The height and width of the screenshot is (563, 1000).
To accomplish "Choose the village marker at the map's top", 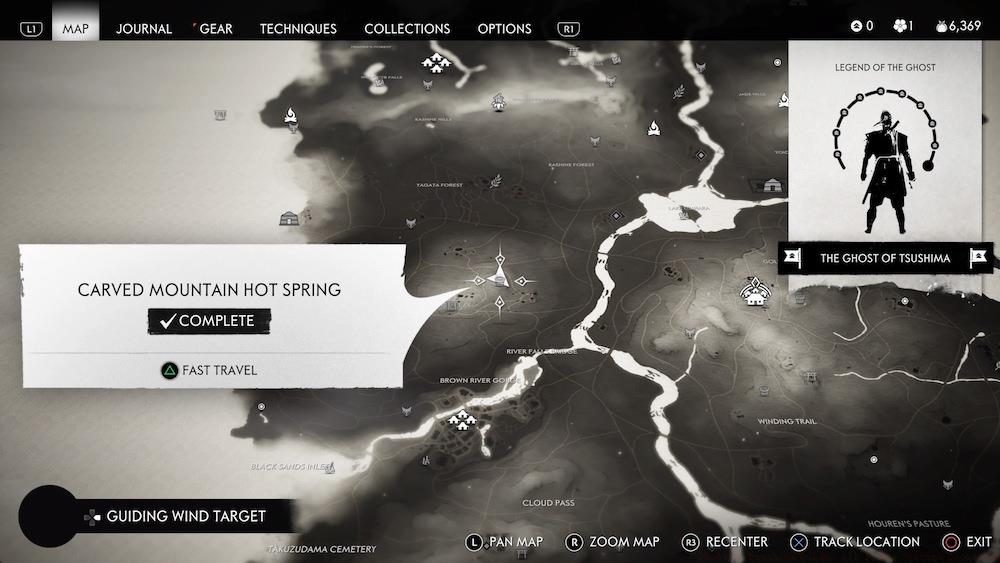I will click(436, 65).
